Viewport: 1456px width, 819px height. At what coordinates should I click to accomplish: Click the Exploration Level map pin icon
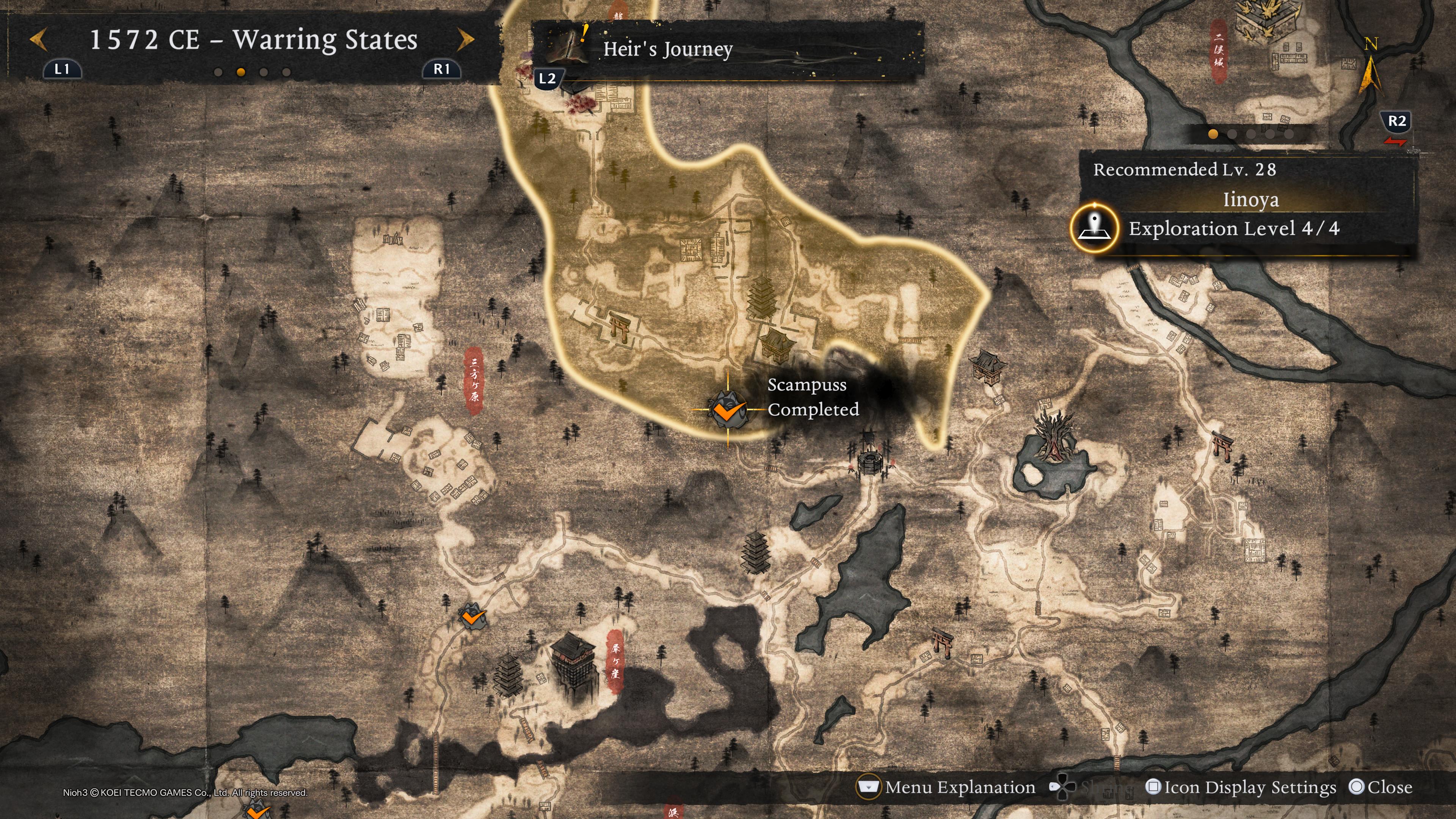pyautogui.click(x=1095, y=228)
